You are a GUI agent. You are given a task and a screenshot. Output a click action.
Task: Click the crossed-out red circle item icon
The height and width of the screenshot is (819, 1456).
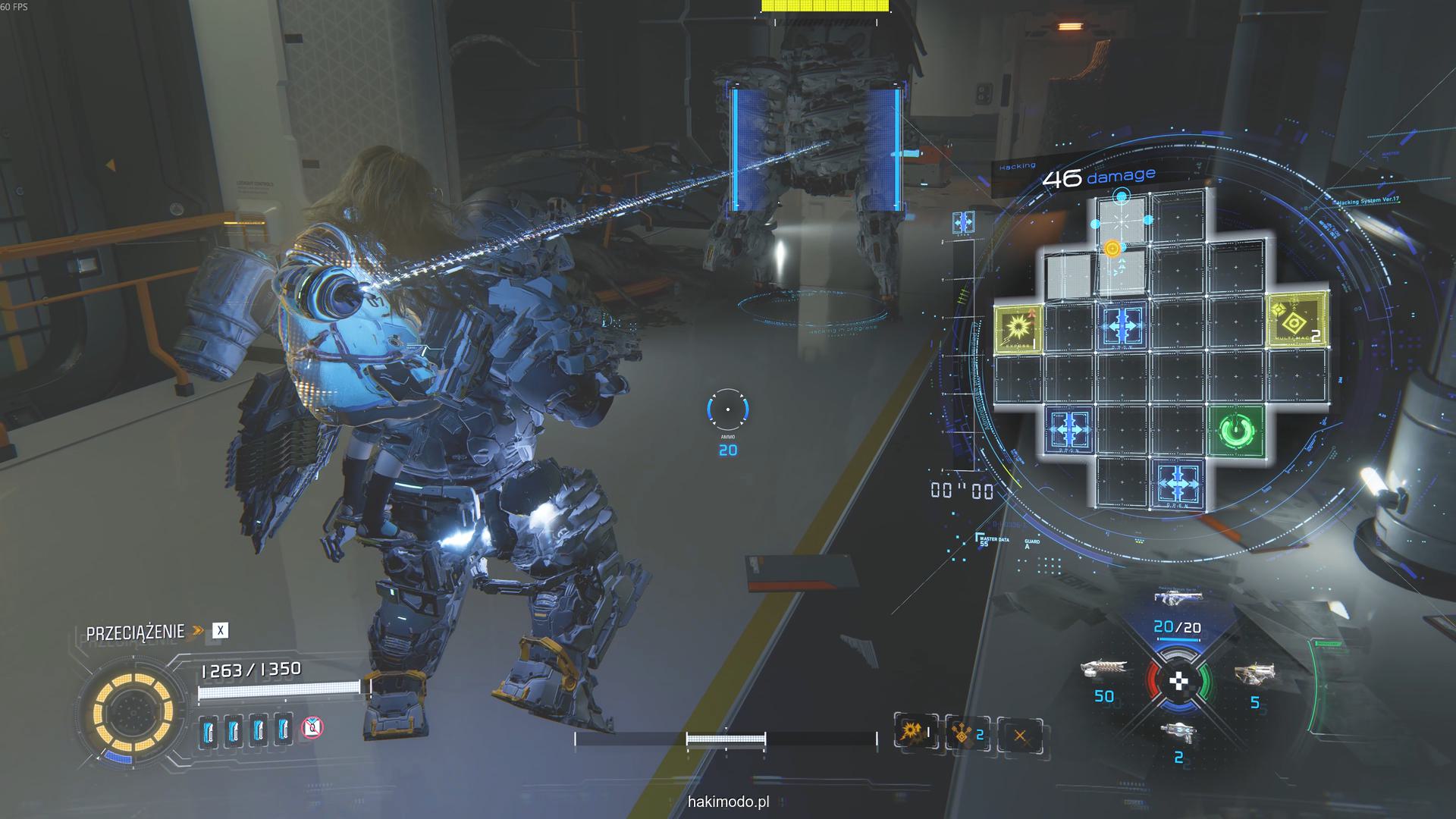click(312, 729)
